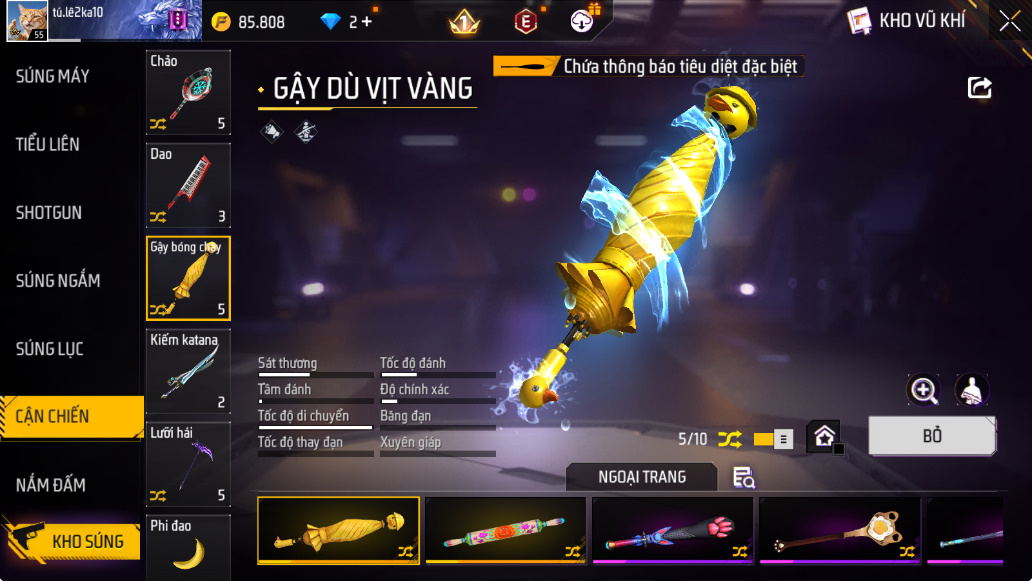
Task: Close the weapon vault screen
Action: tap(1010, 21)
